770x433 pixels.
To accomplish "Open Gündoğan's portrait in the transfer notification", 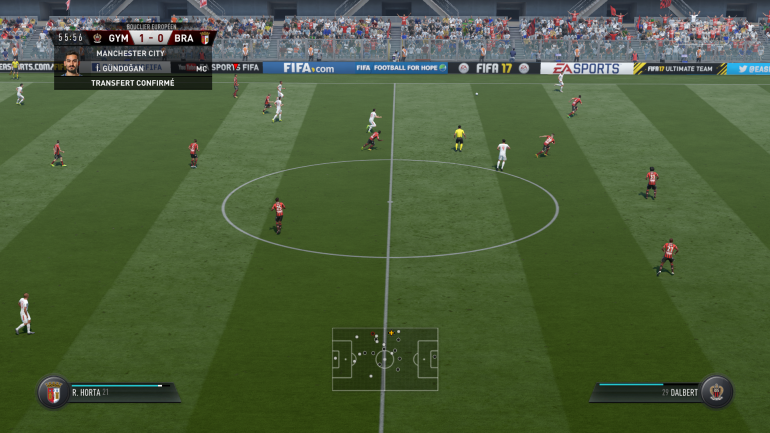I will point(72,63).
